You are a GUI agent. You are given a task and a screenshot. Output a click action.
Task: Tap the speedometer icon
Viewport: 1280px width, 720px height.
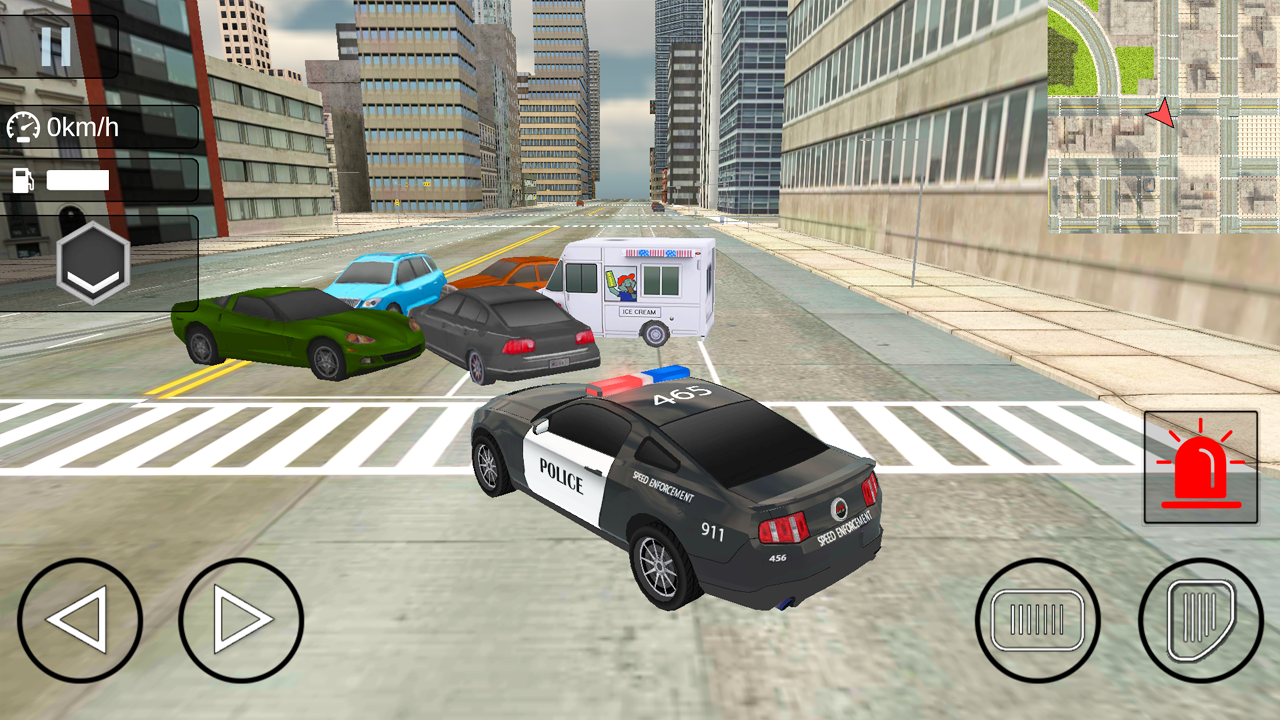(x=24, y=126)
